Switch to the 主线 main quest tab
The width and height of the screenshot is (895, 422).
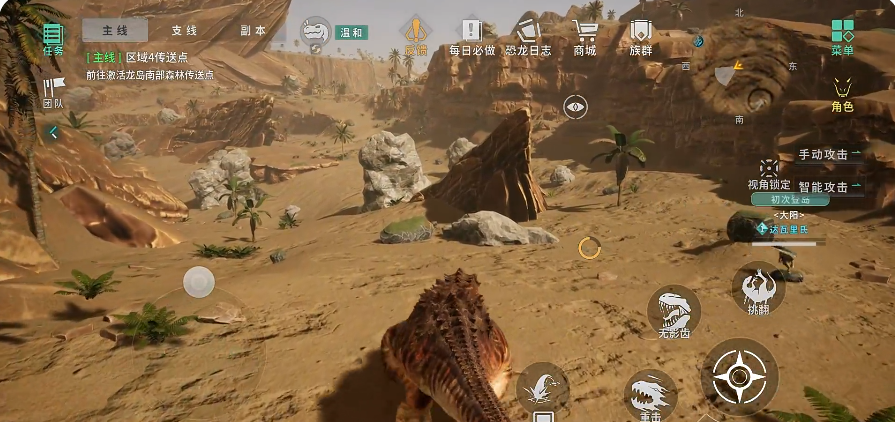point(114,31)
